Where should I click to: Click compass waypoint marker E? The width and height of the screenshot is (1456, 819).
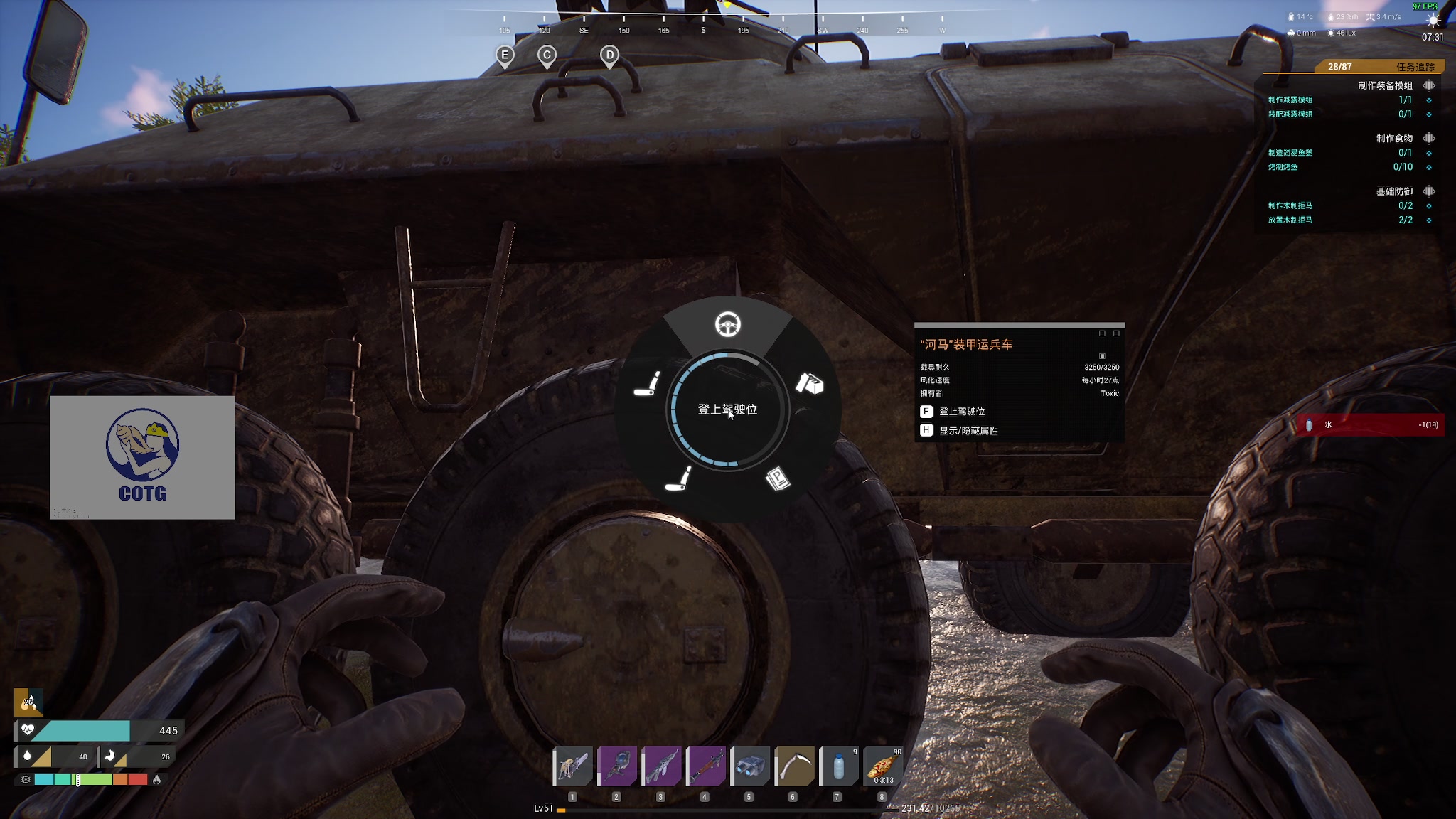(505, 55)
